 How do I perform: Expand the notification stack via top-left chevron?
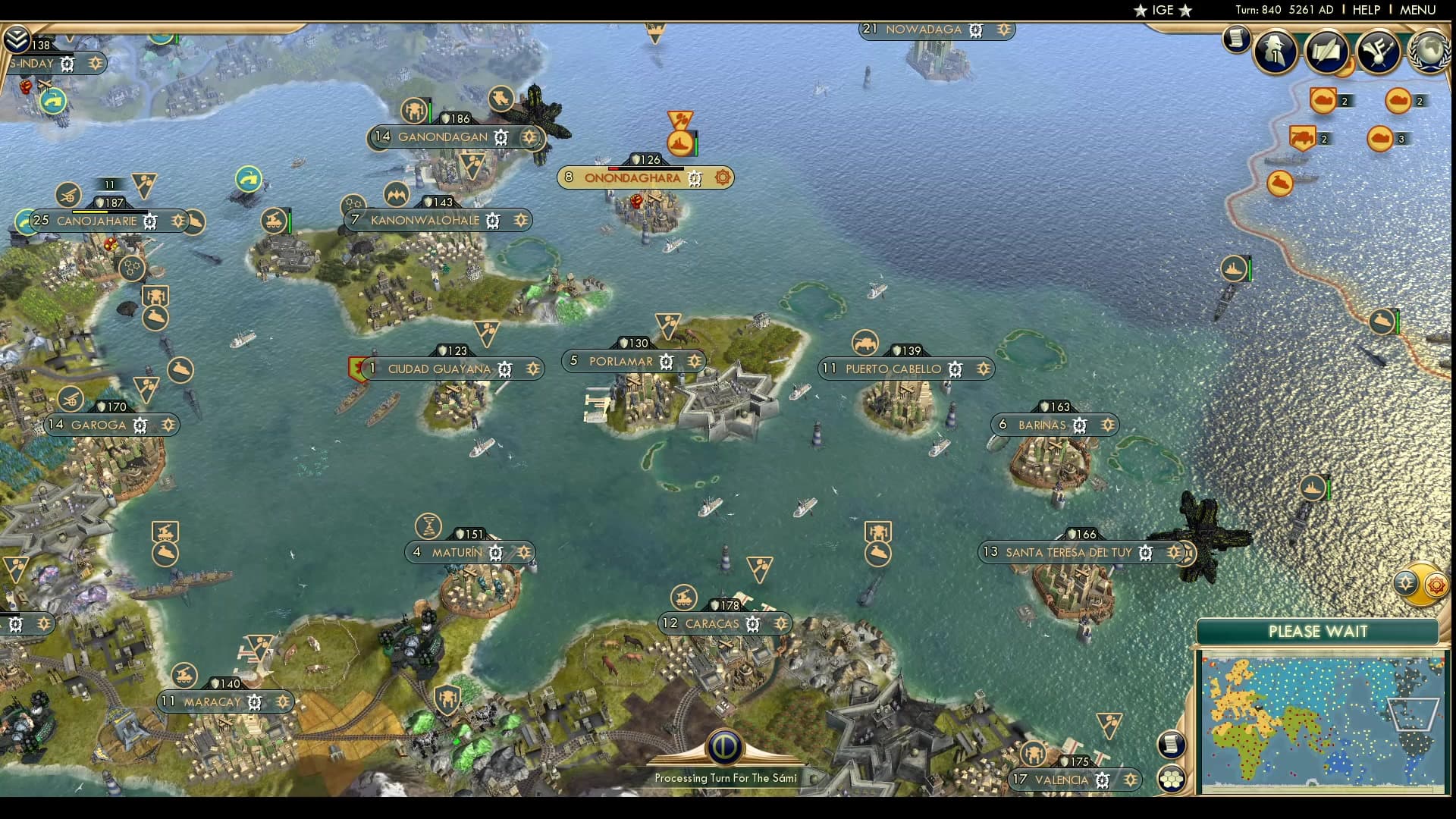click(x=15, y=36)
